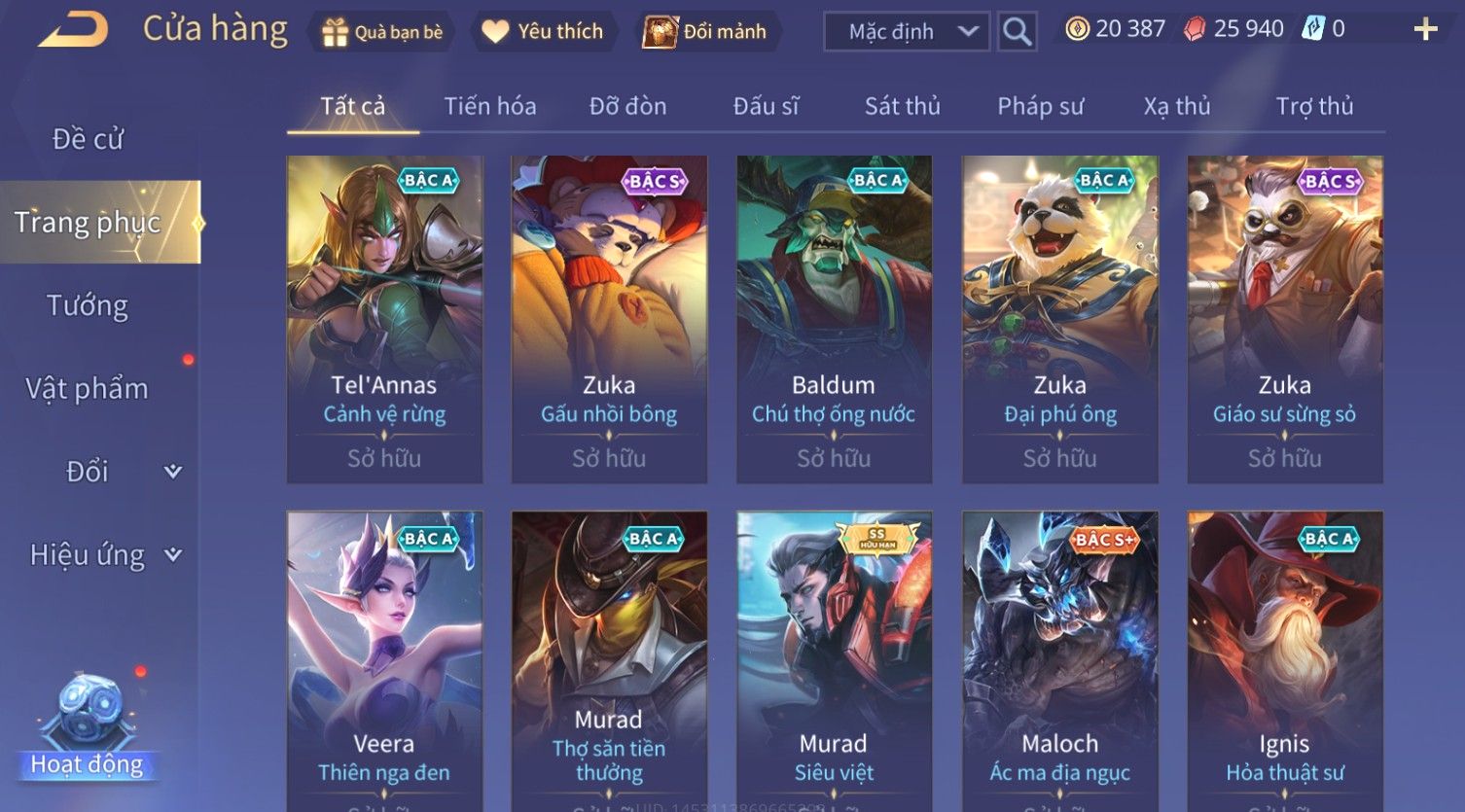Image resolution: width=1465 pixels, height=812 pixels.
Task: Click the magnifying glass search button
Action: (1017, 32)
